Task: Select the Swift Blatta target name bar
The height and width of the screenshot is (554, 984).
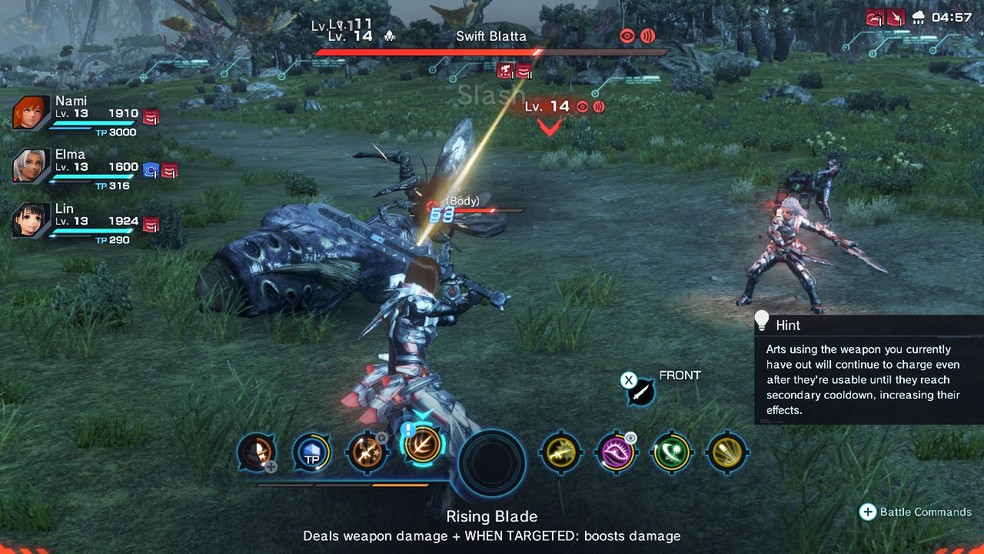Action: 491,37
